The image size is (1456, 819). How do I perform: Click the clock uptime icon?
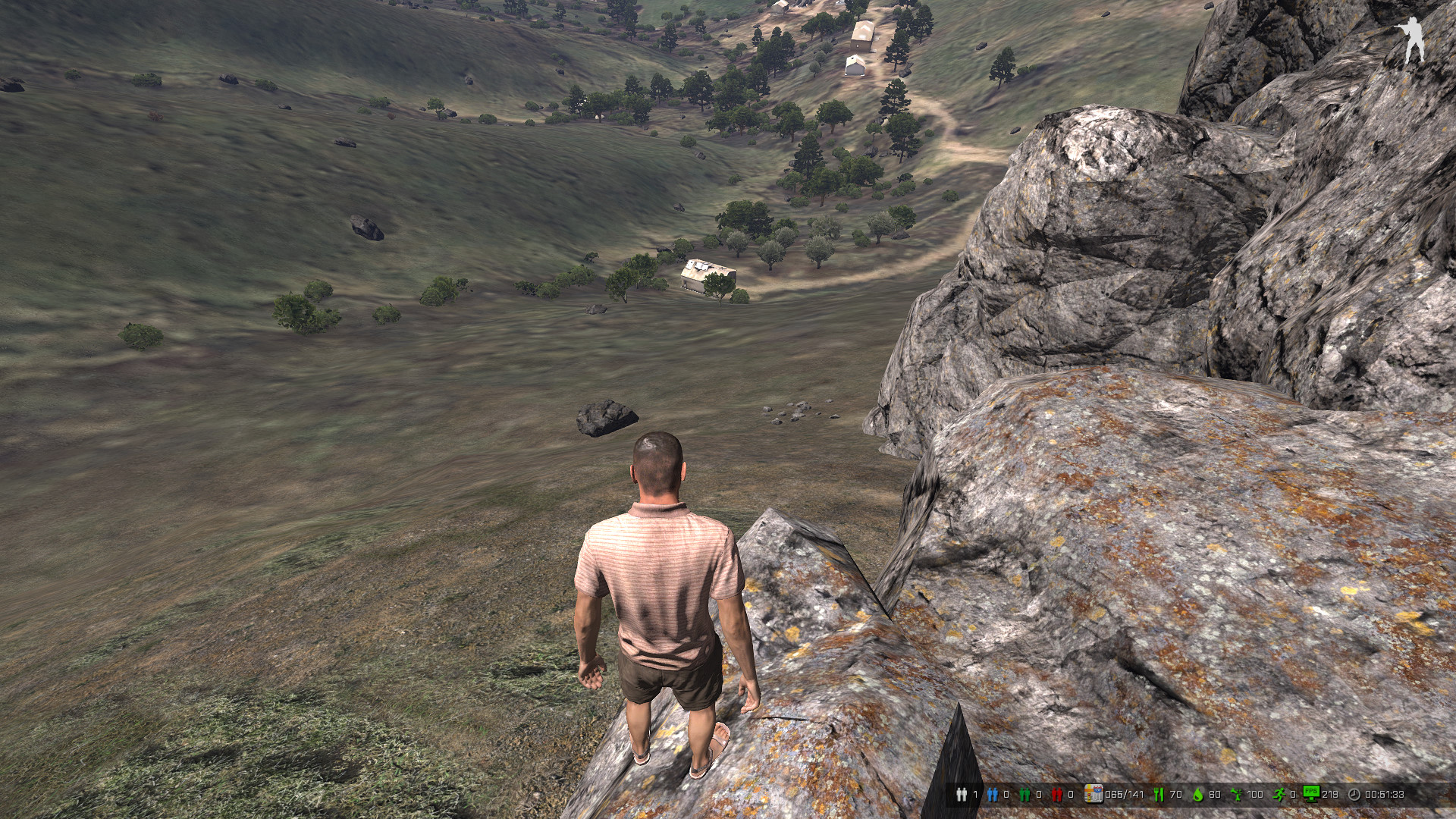click(1354, 794)
